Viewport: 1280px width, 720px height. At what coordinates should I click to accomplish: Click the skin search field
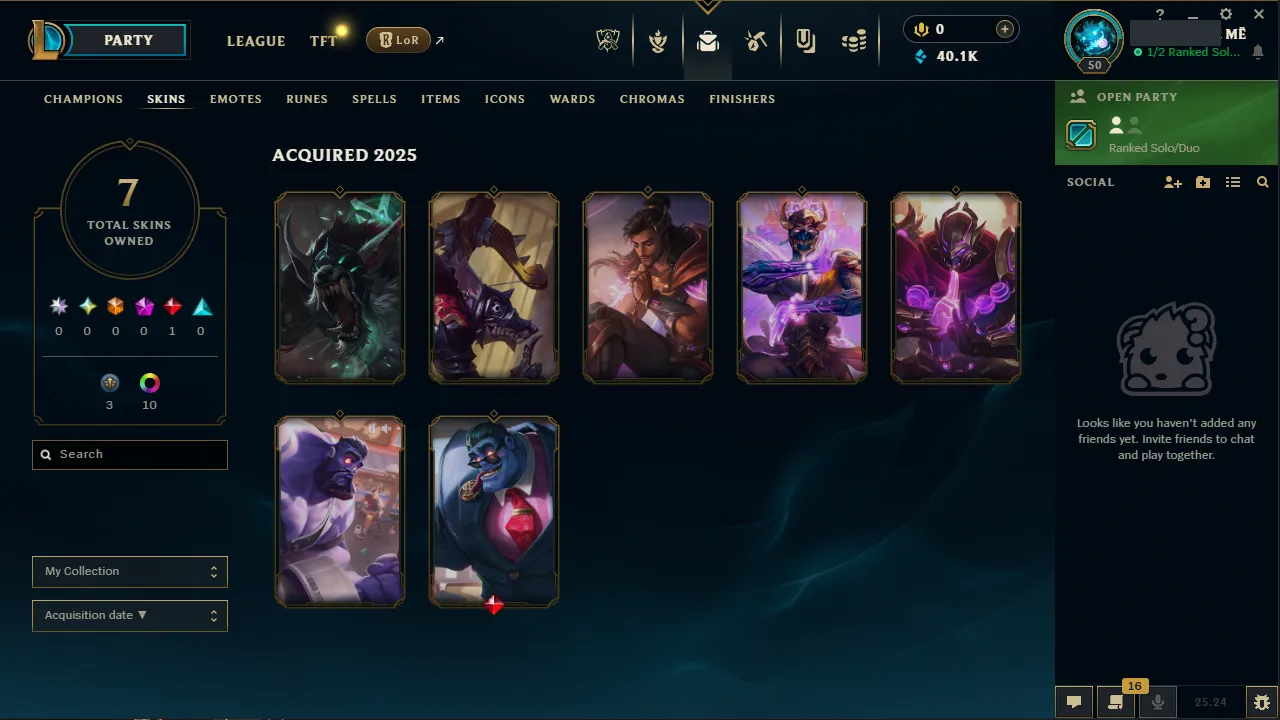click(x=129, y=454)
